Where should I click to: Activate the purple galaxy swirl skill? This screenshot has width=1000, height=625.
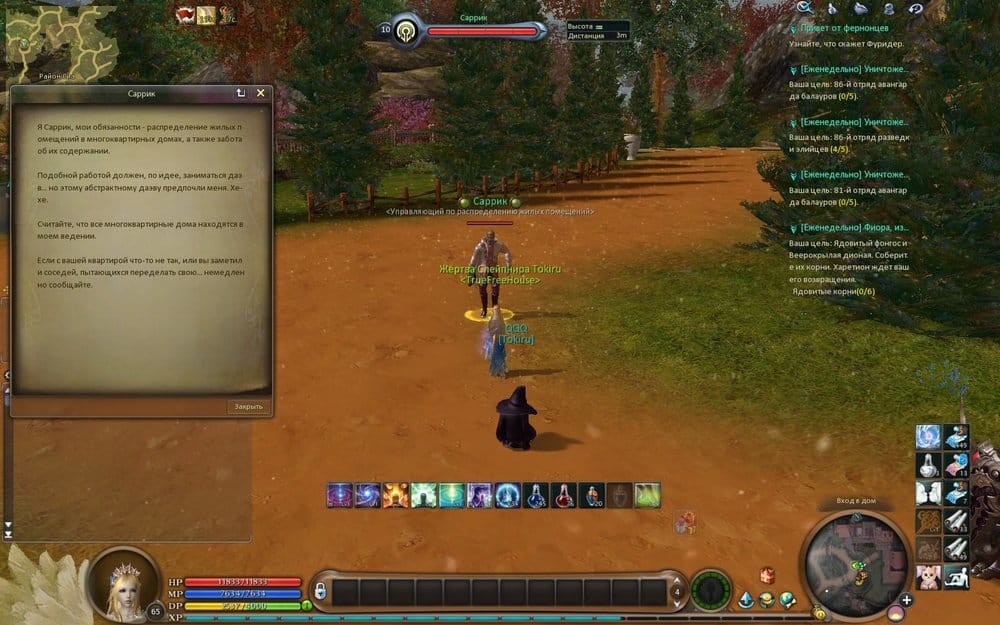[x=340, y=494]
